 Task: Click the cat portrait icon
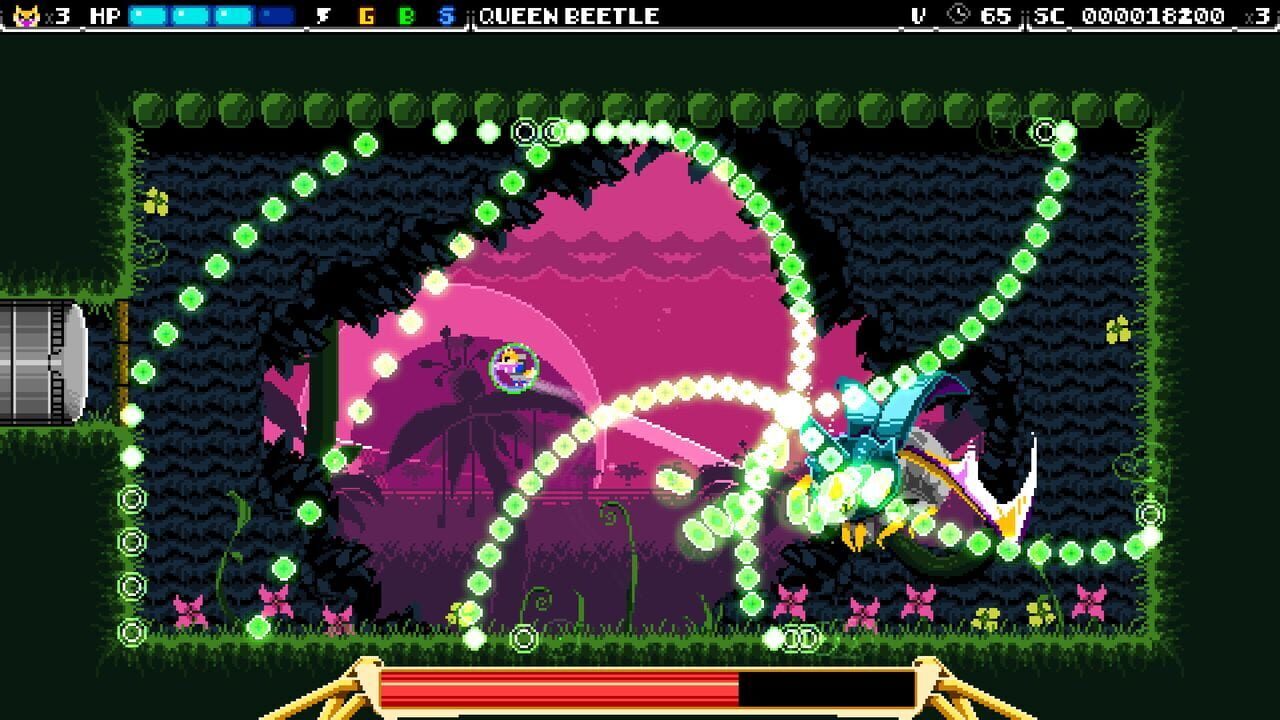tap(27, 14)
